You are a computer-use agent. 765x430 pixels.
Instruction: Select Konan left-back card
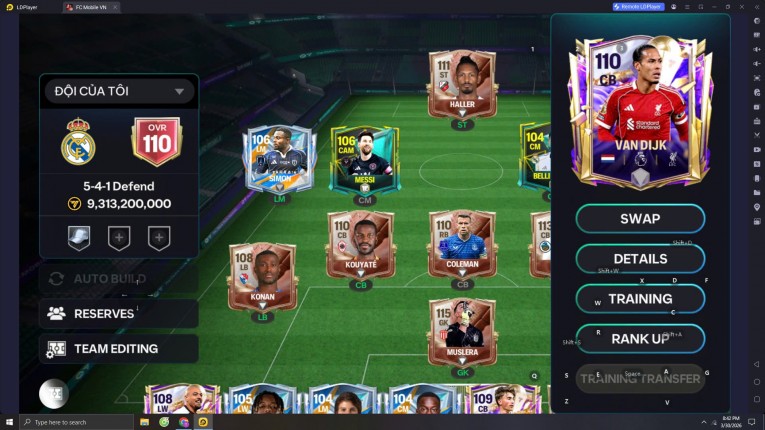(262, 277)
